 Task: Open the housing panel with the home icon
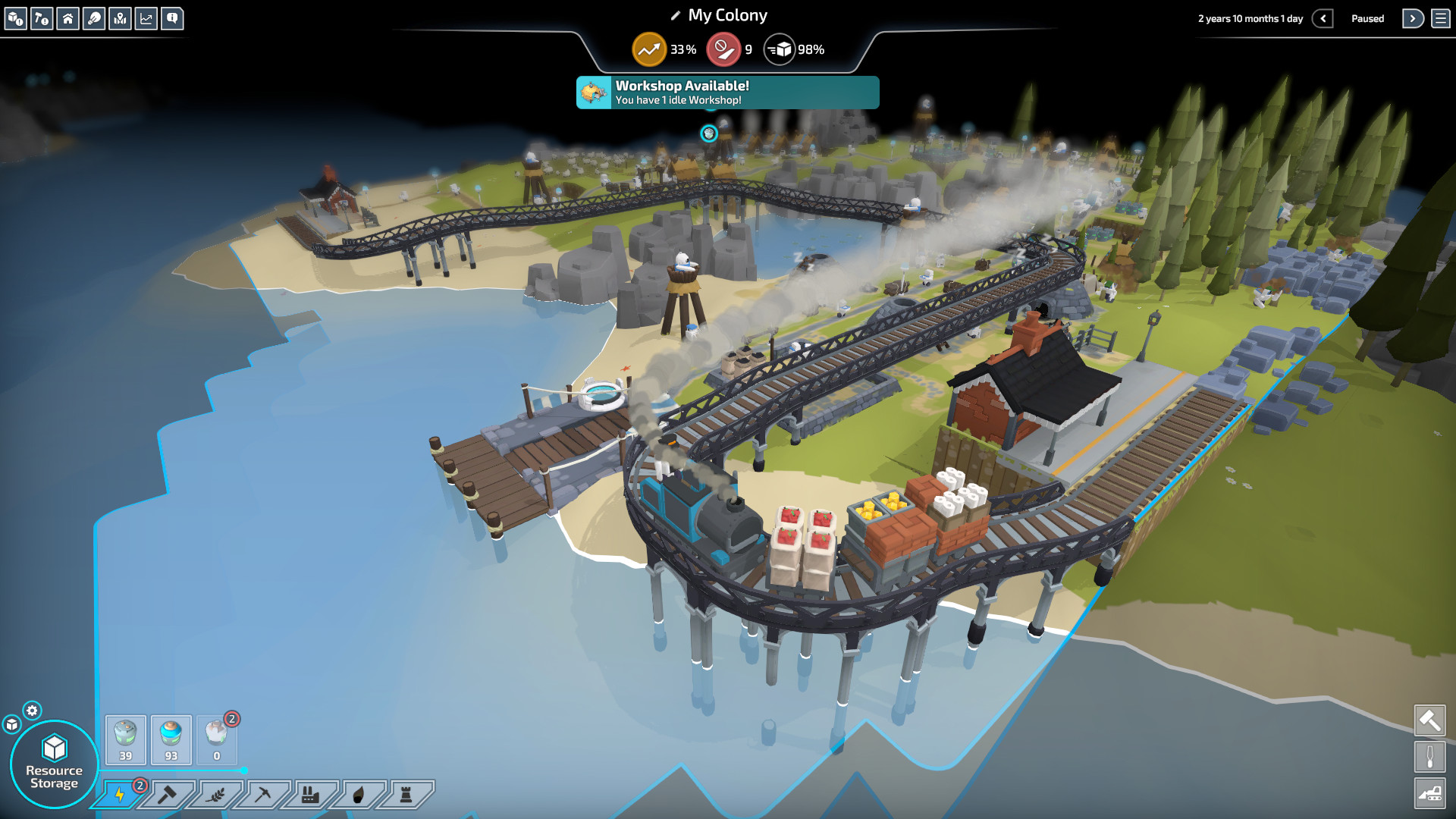(x=68, y=19)
